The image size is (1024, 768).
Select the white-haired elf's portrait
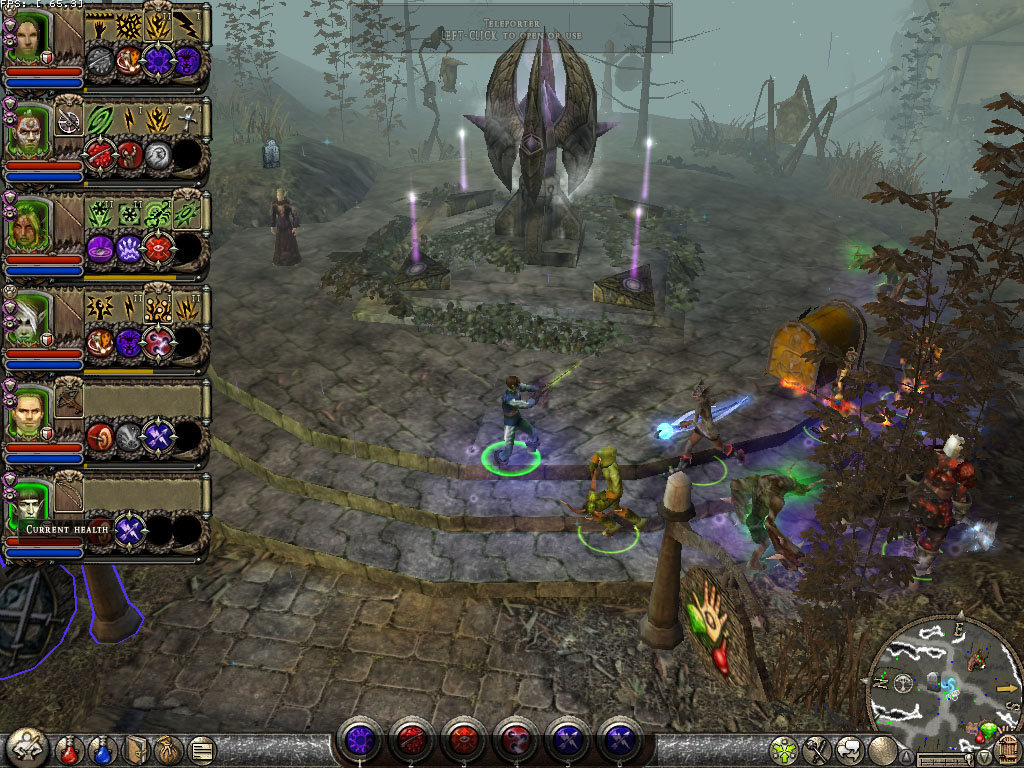coord(27,315)
